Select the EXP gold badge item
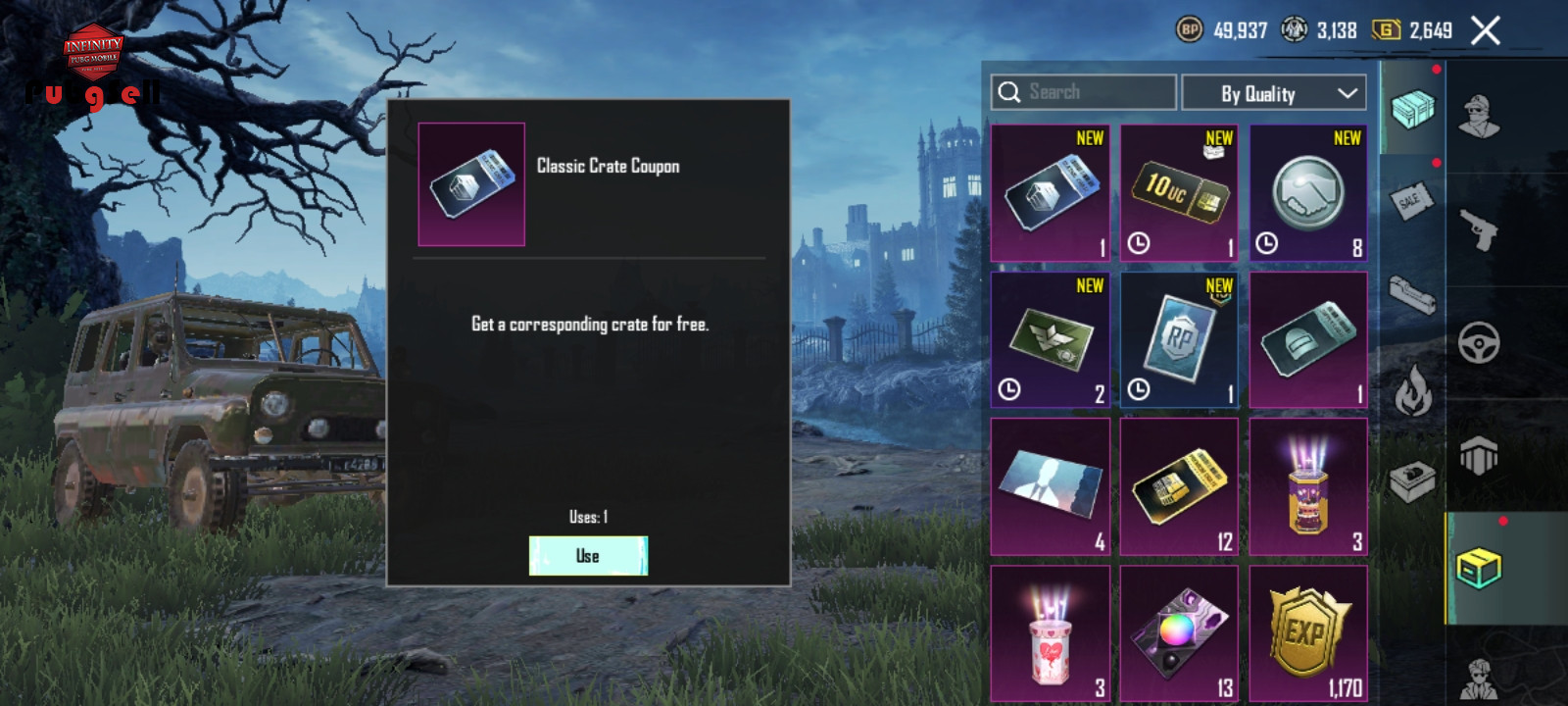This screenshot has height=706, width=1568. tap(1308, 633)
